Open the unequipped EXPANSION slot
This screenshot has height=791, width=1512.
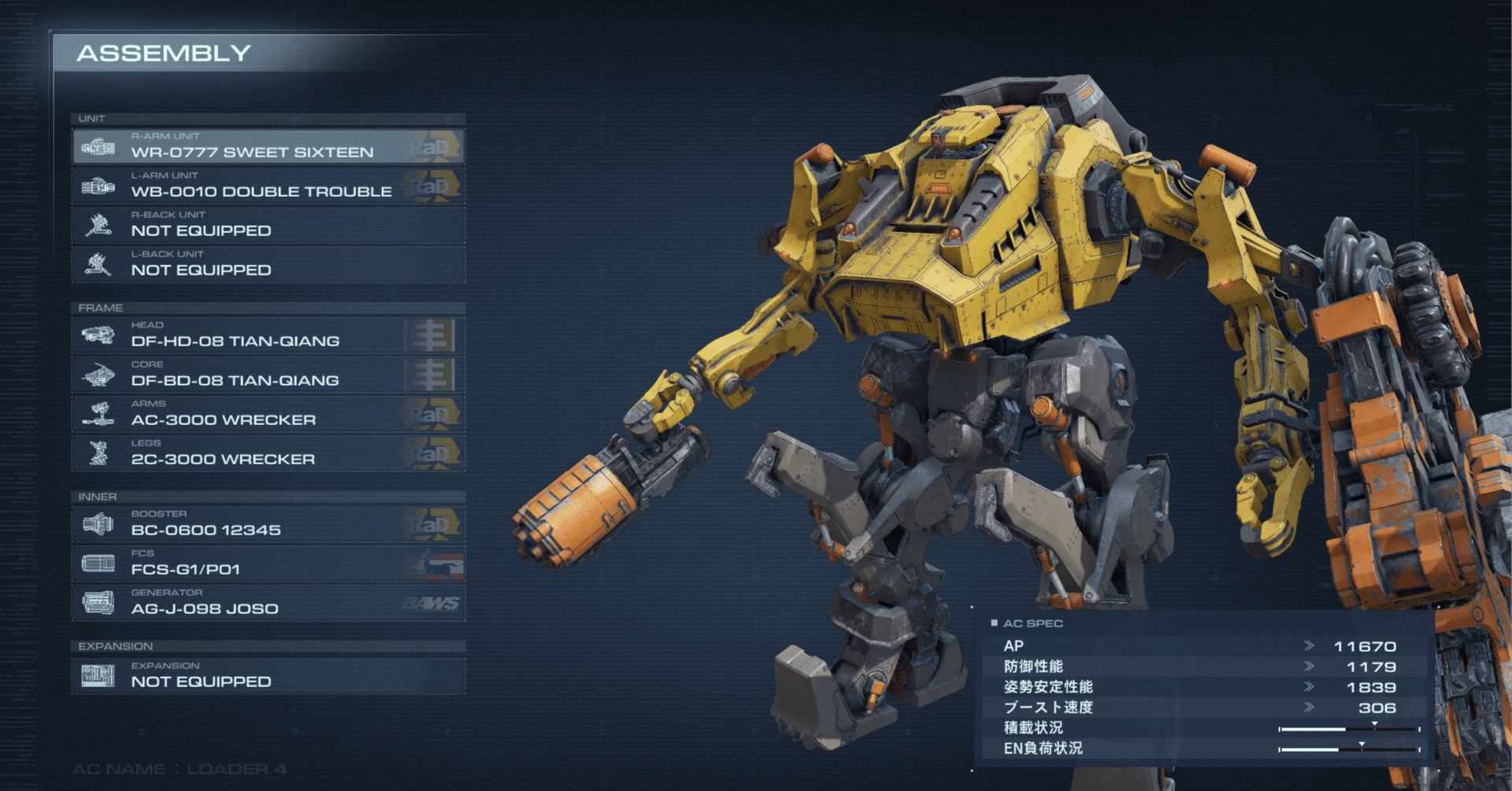pyautogui.click(x=268, y=676)
